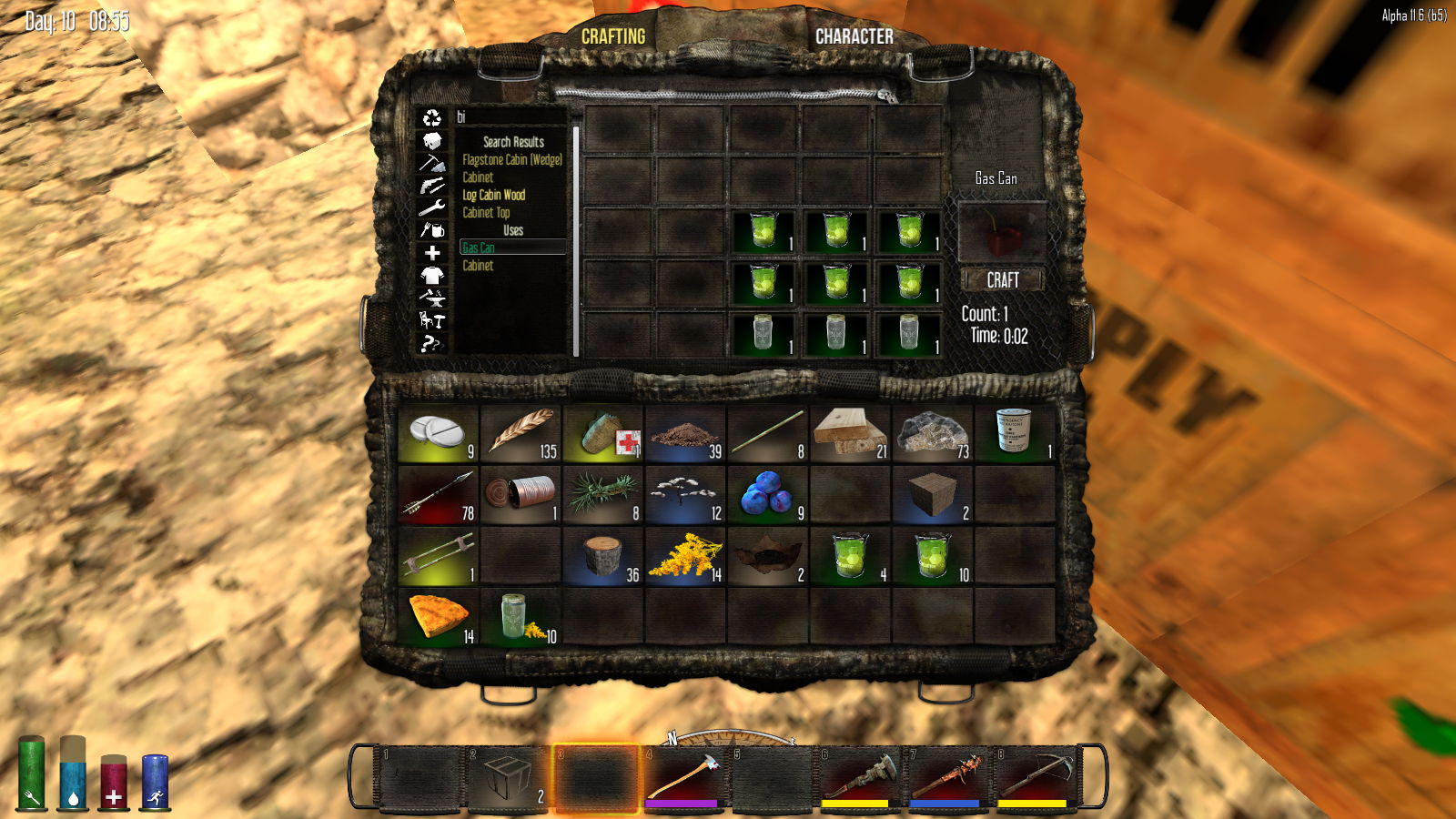This screenshot has height=819, width=1456.
Task: Open the recycle category icon
Action: [431, 117]
